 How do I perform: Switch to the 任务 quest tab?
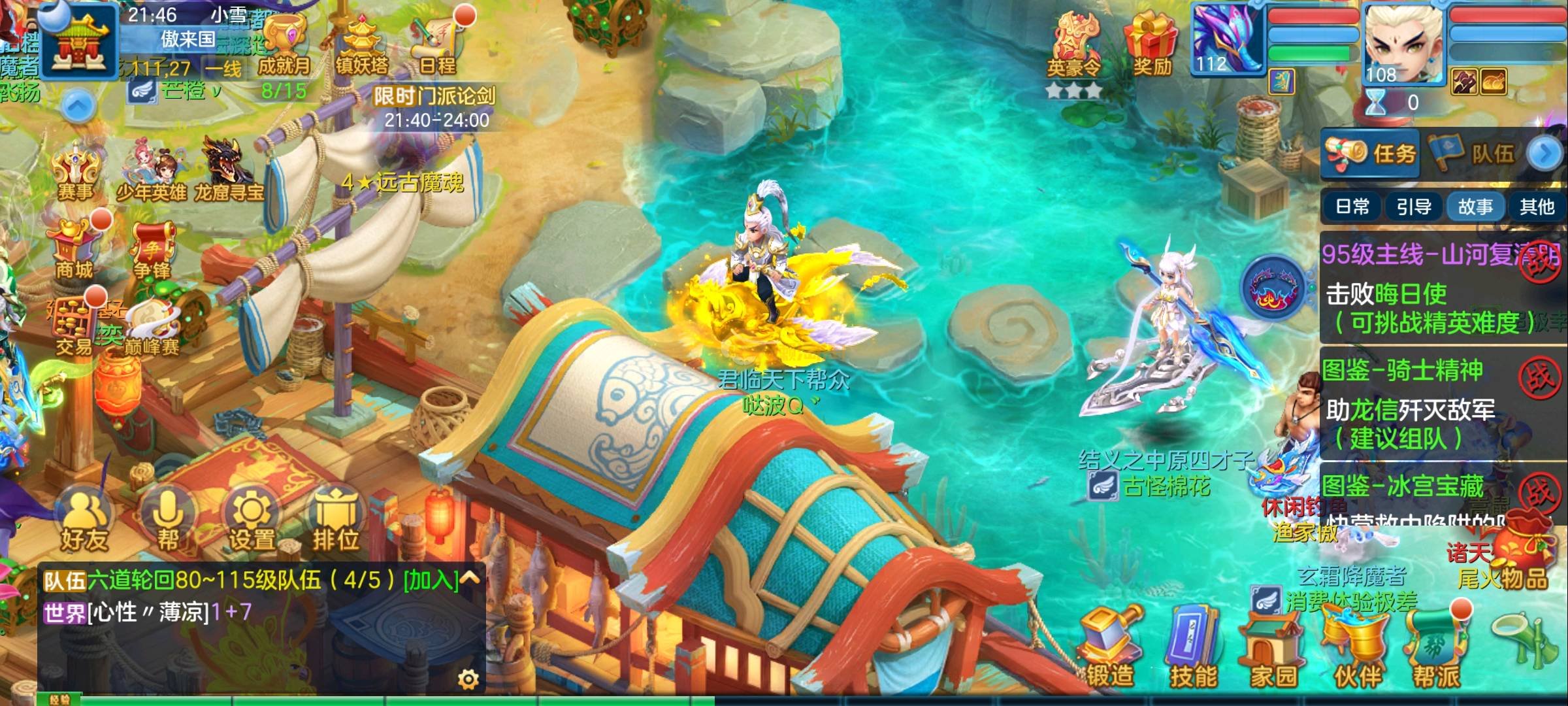click(x=1371, y=154)
